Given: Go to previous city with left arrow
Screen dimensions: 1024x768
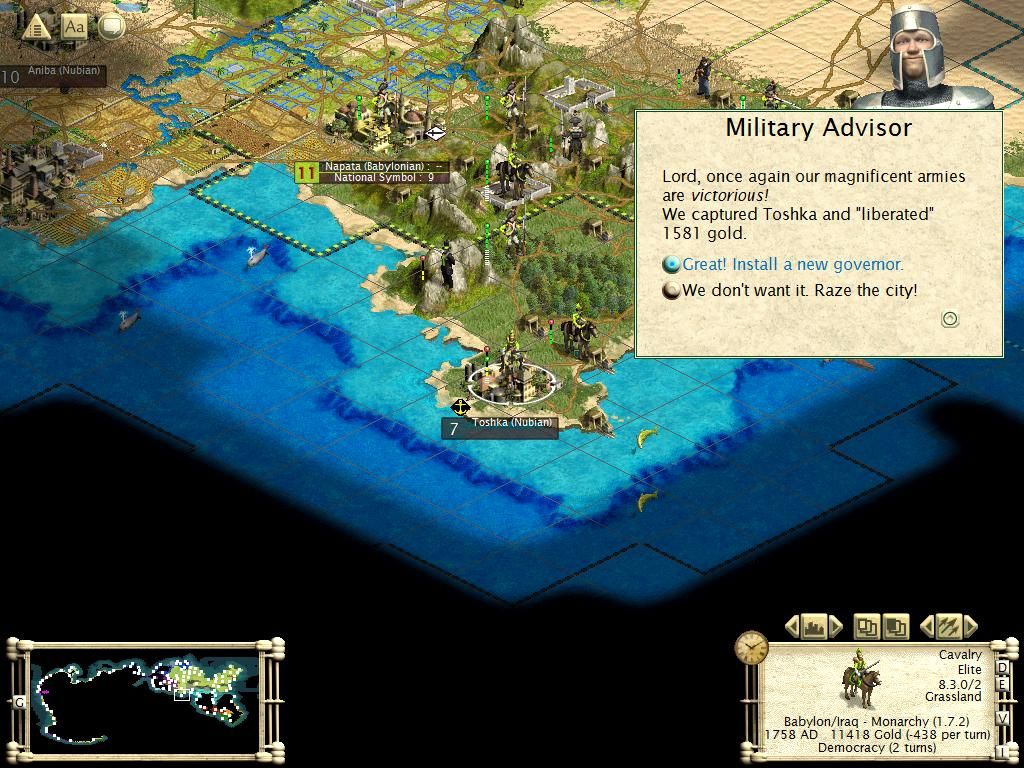Looking at the screenshot, I should pyautogui.click(x=792, y=627).
